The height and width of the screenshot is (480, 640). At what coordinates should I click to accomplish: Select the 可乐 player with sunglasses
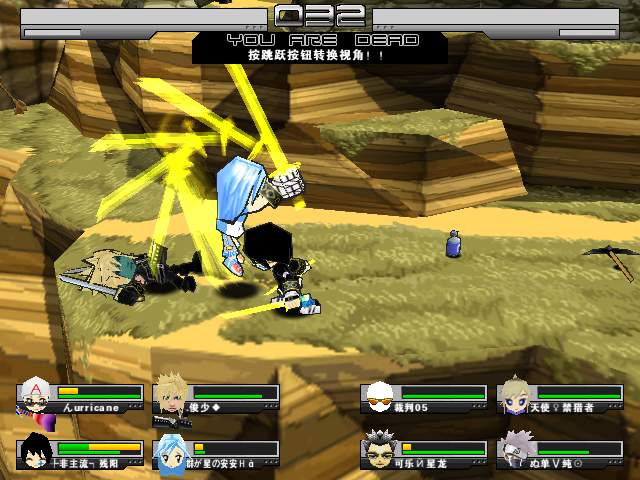point(377,451)
